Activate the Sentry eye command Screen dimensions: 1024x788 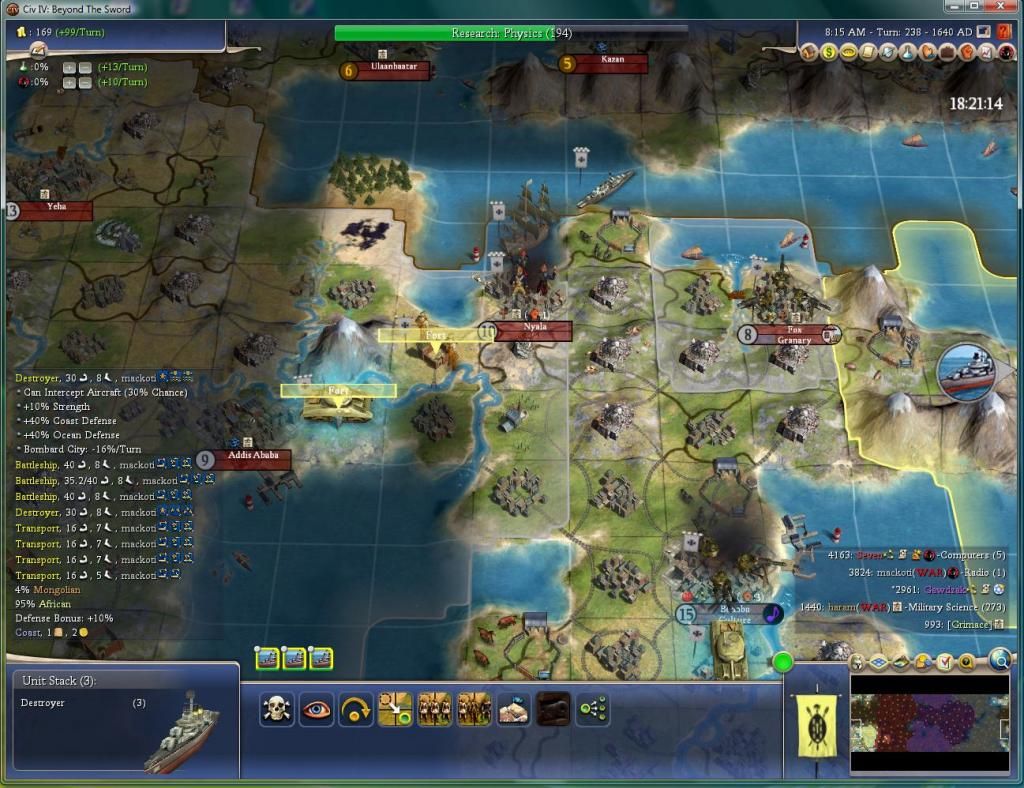point(317,709)
